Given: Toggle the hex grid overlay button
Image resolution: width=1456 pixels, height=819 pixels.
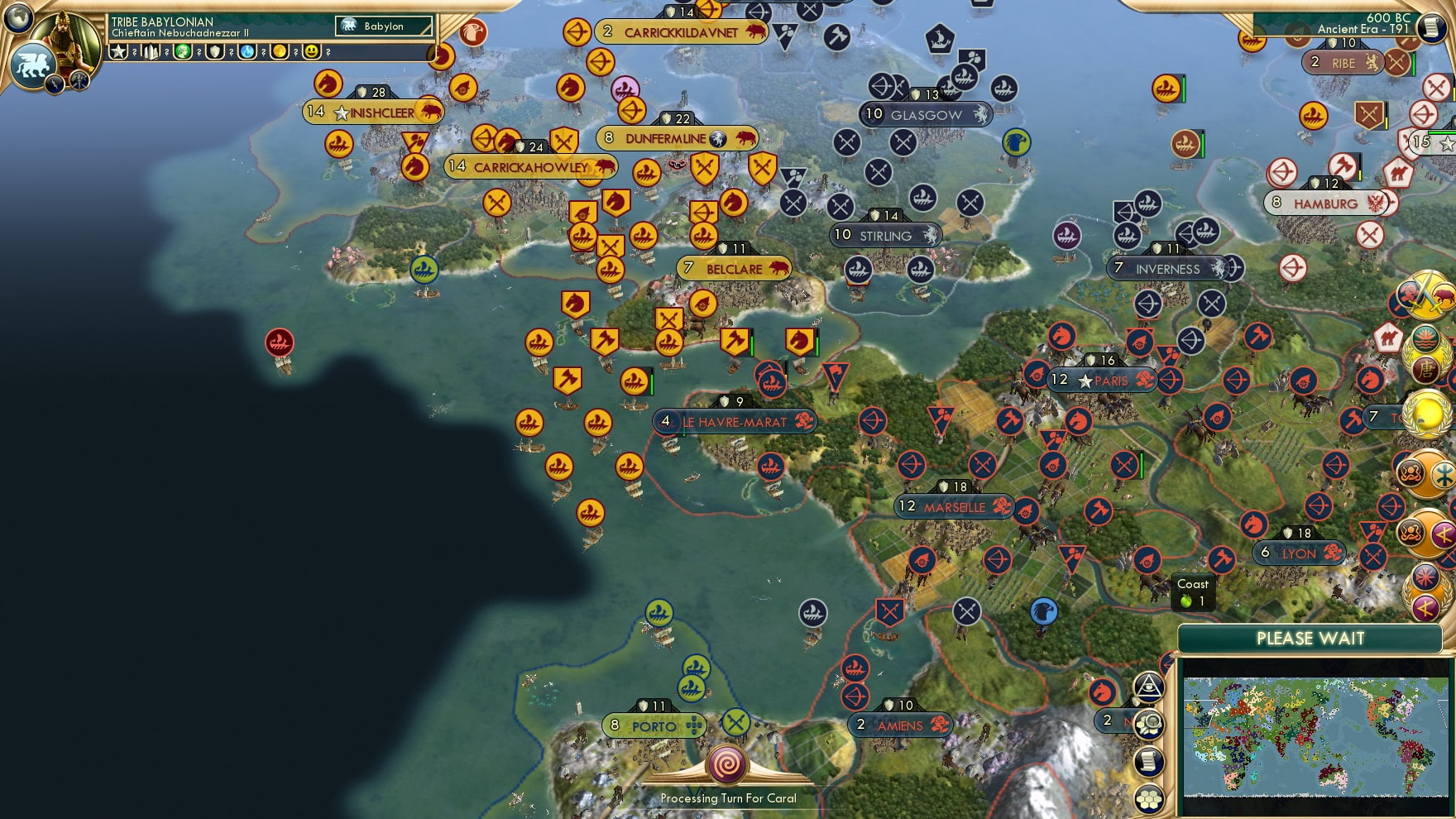Looking at the screenshot, I should [1148, 797].
